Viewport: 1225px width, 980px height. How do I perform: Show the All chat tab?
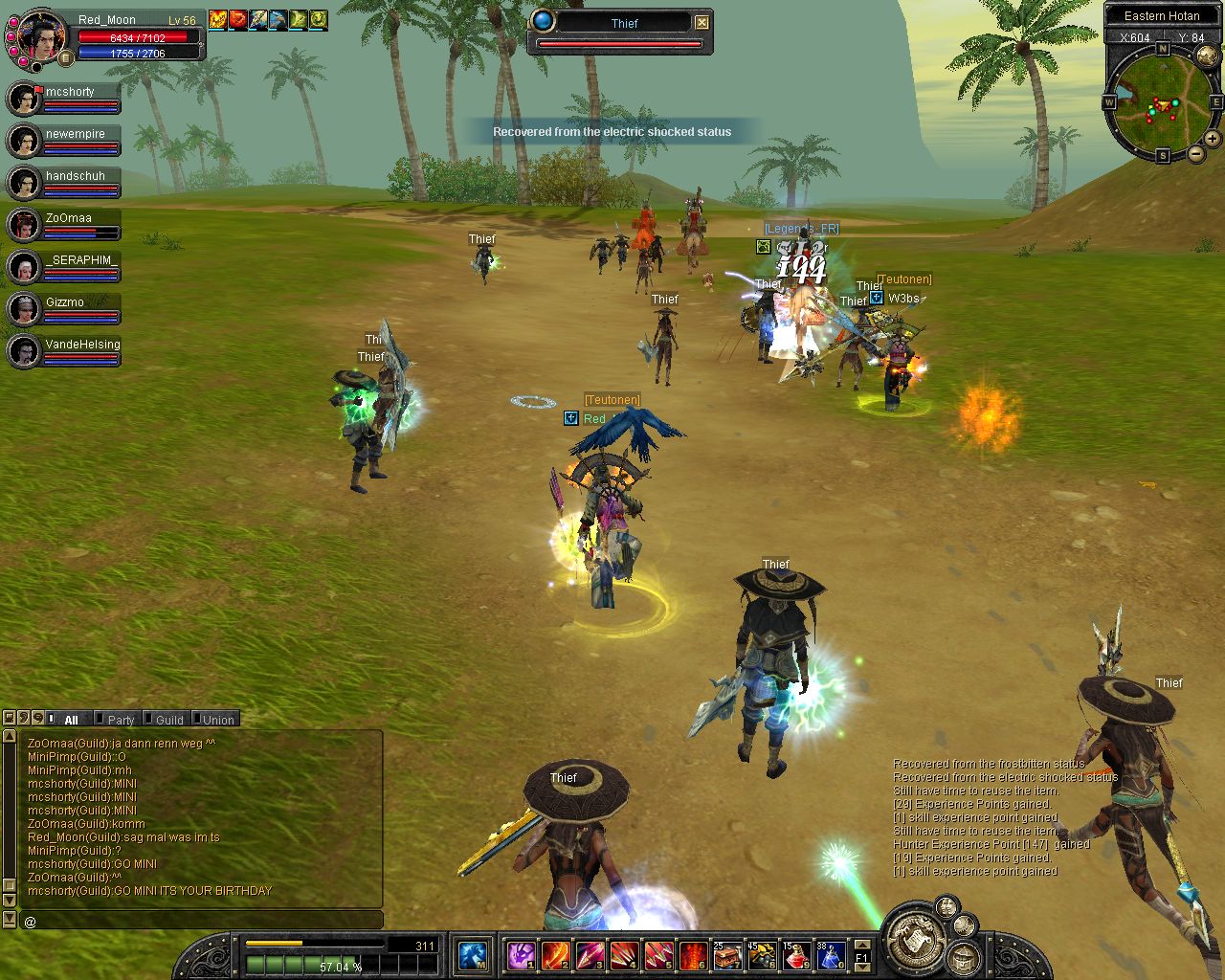click(x=71, y=720)
